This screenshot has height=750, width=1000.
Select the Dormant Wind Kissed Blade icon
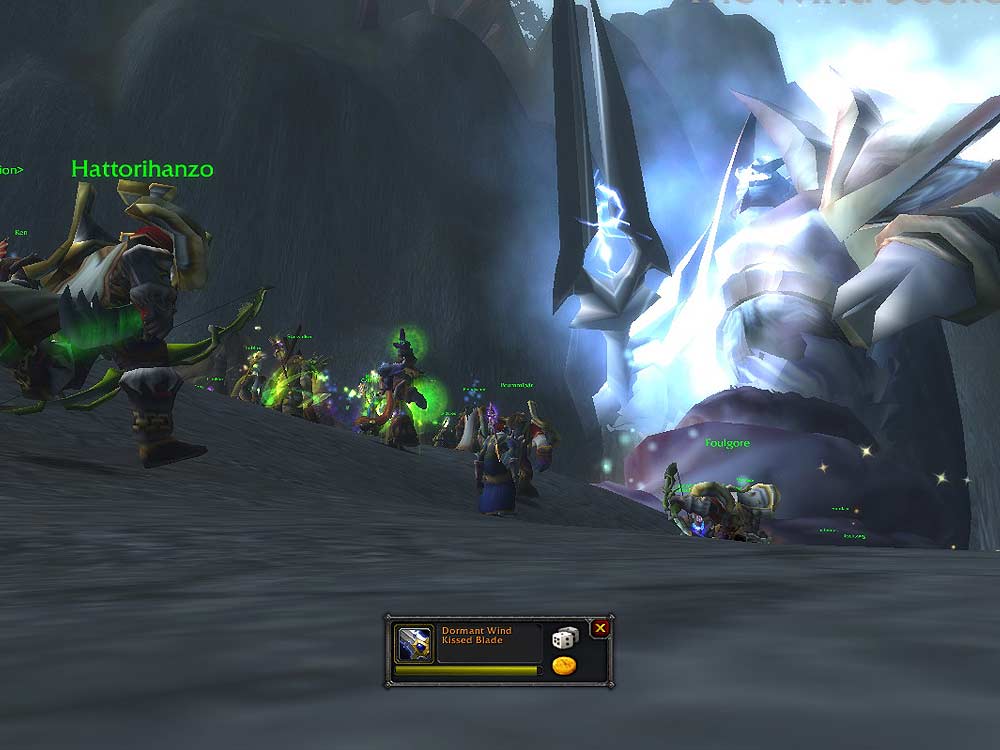click(x=413, y=643)
